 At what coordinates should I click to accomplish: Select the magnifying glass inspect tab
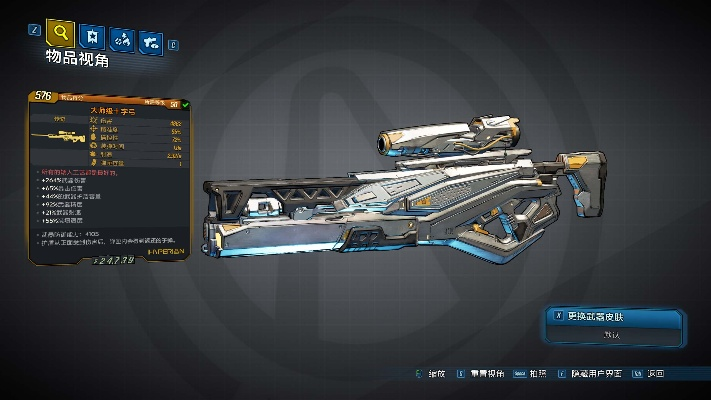point(62,34)
